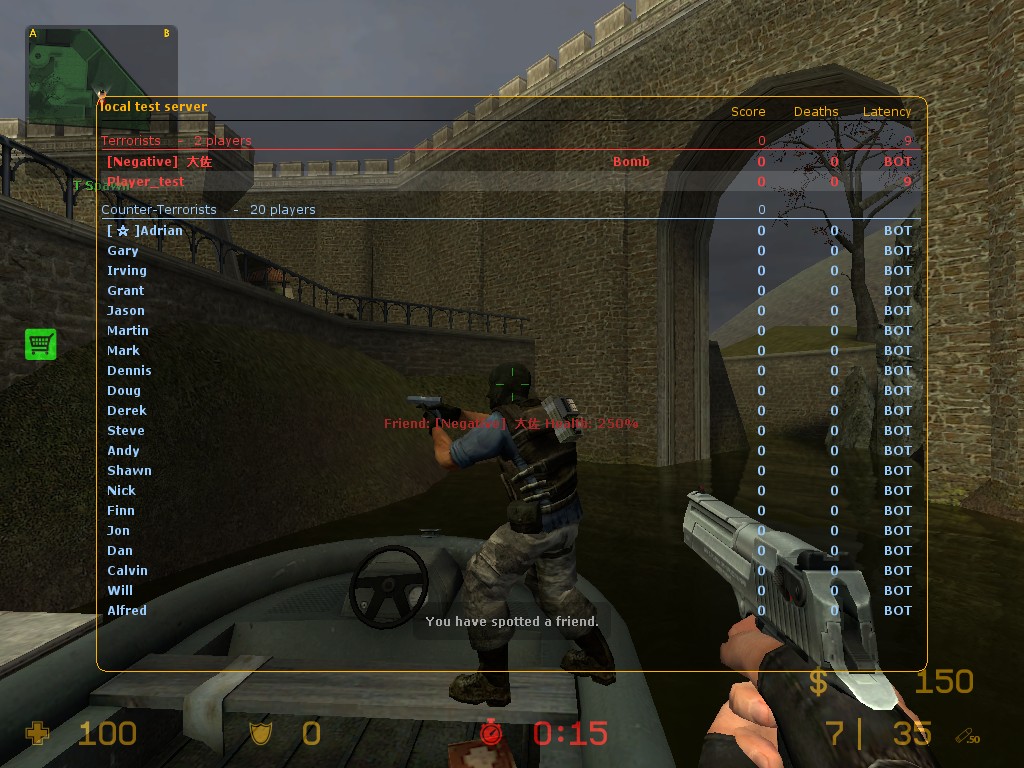The width and height of the screenshot is (1024, 768).
Task: Click the green shopping cart buy icon
Action: (40, 344)
